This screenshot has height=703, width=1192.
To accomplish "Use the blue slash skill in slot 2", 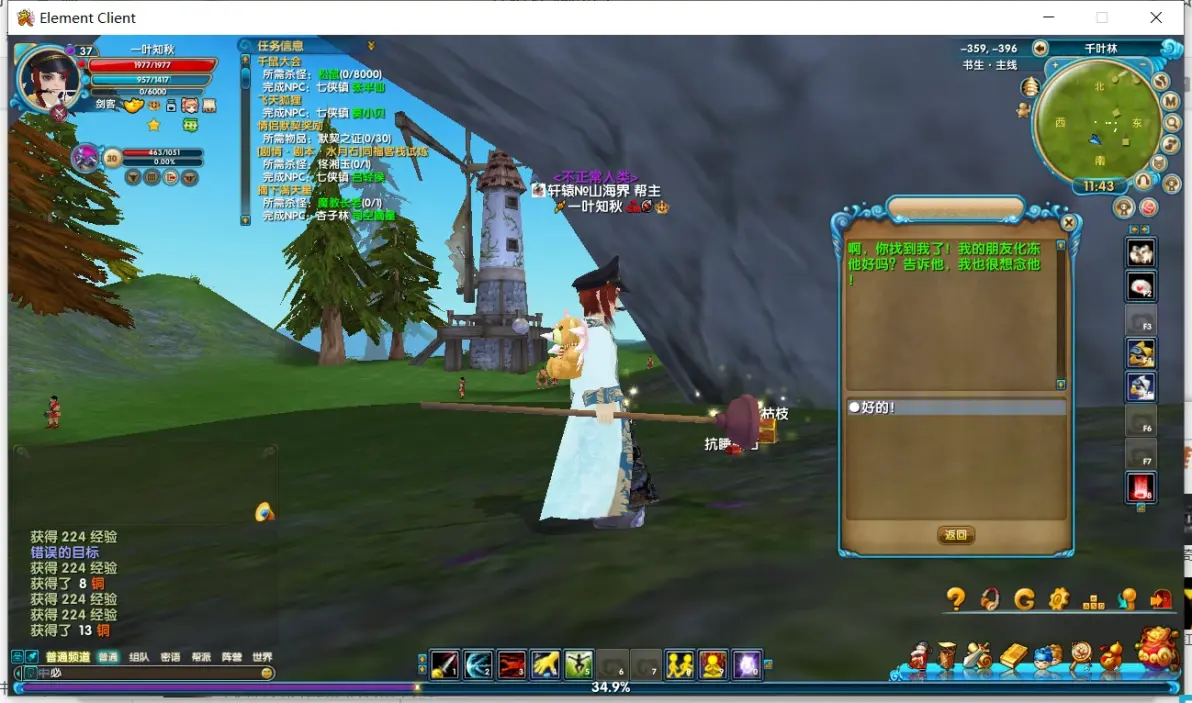I will click(x=478, y=664).
